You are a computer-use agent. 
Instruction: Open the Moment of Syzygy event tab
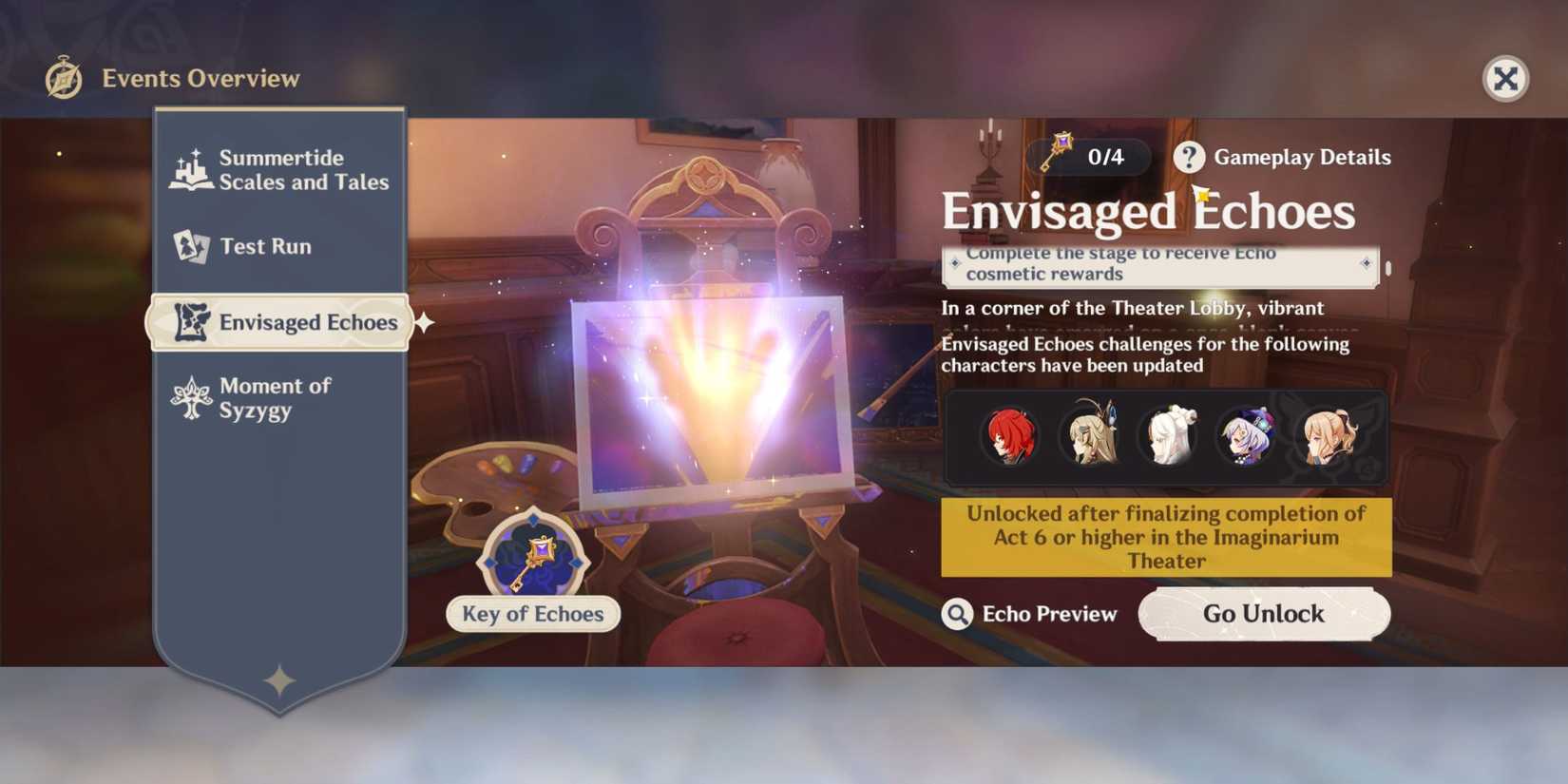276,397
